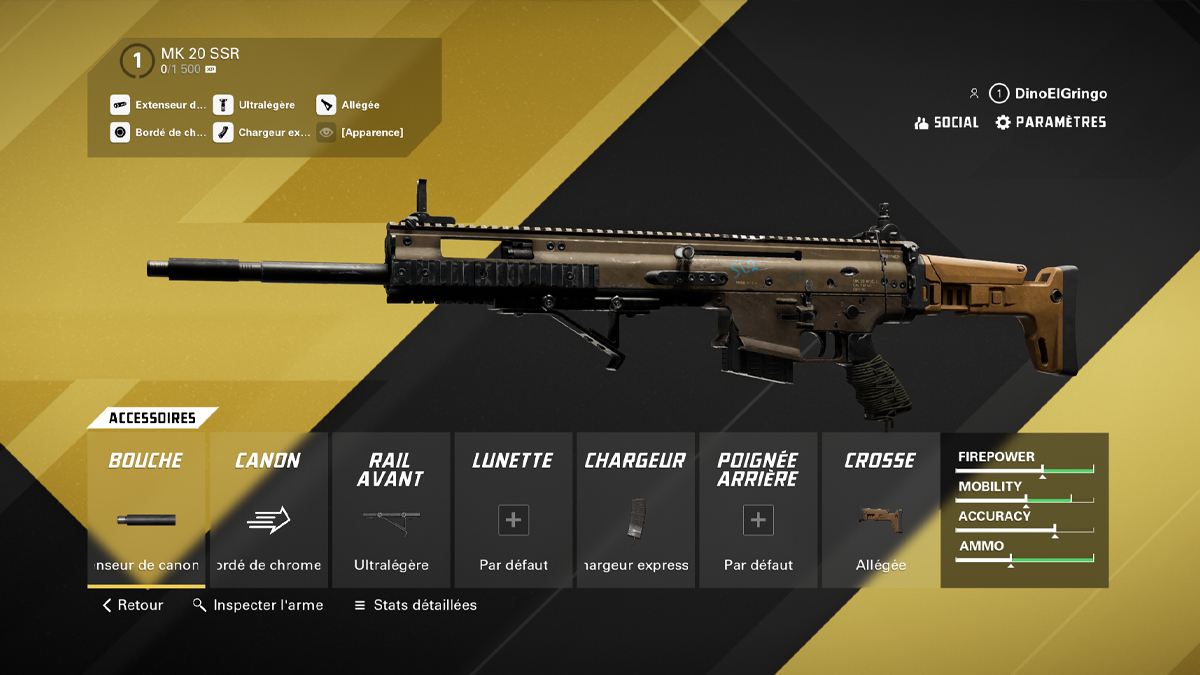This screenshot has height=675, width=1200.
Task: Click Inspecter l'arme
Action: [x=258, y=605]
